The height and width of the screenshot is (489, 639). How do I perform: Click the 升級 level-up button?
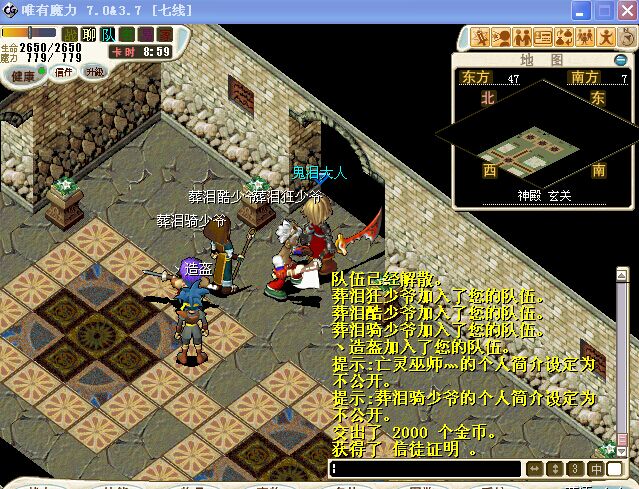coord(94,72)
